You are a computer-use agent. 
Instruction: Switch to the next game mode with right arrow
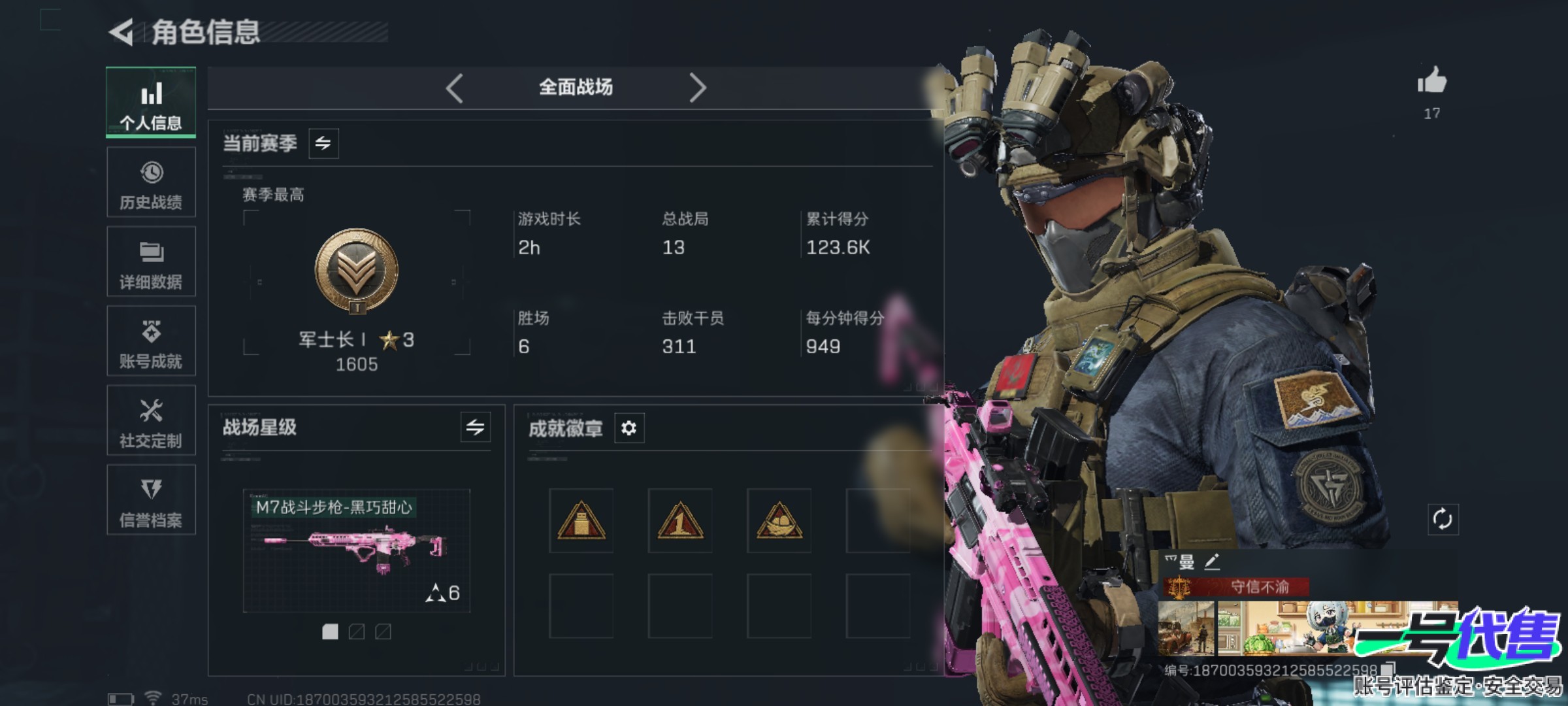[x=697, y=88]
